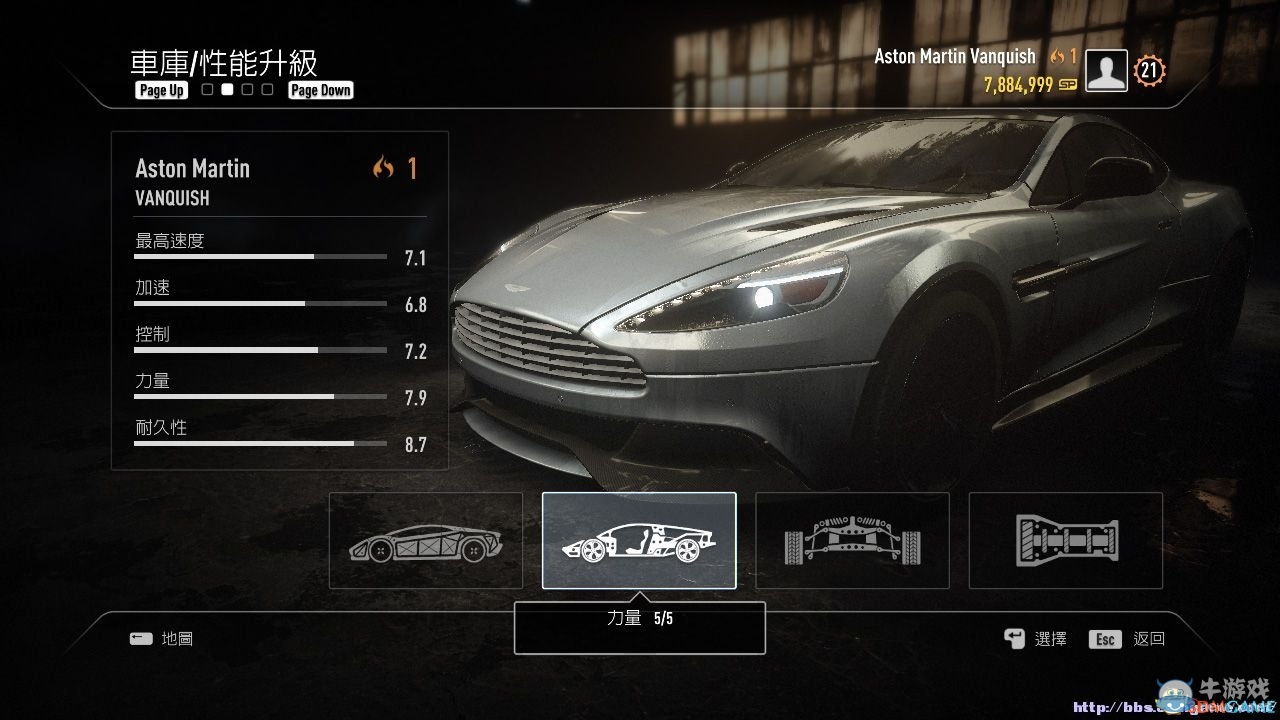Select the fourth page indicator dot

pos(267,89)
